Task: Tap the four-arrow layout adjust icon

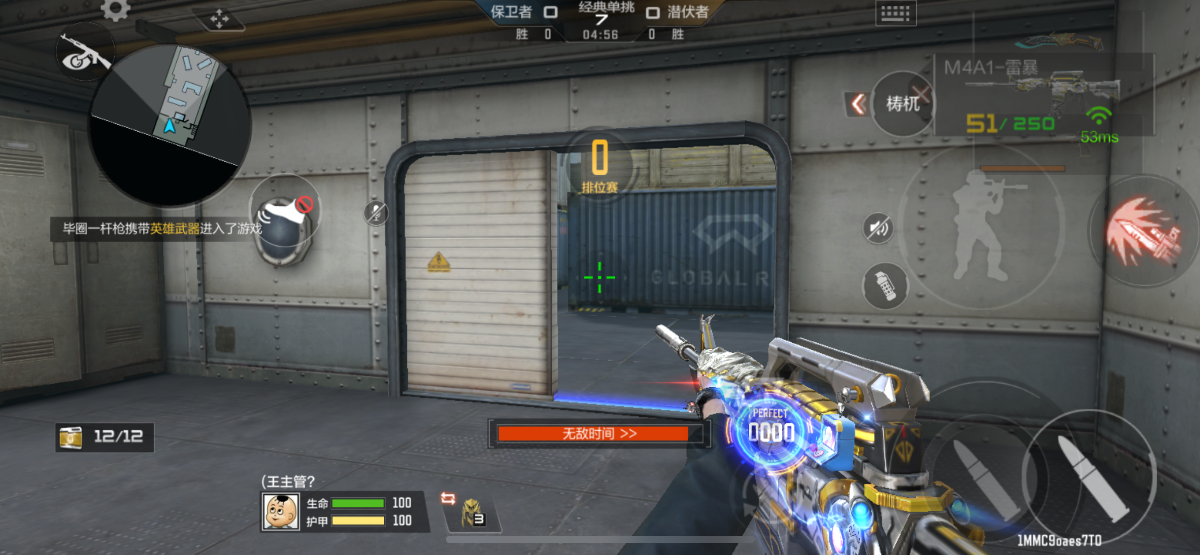Action: [x=220, y=19]
